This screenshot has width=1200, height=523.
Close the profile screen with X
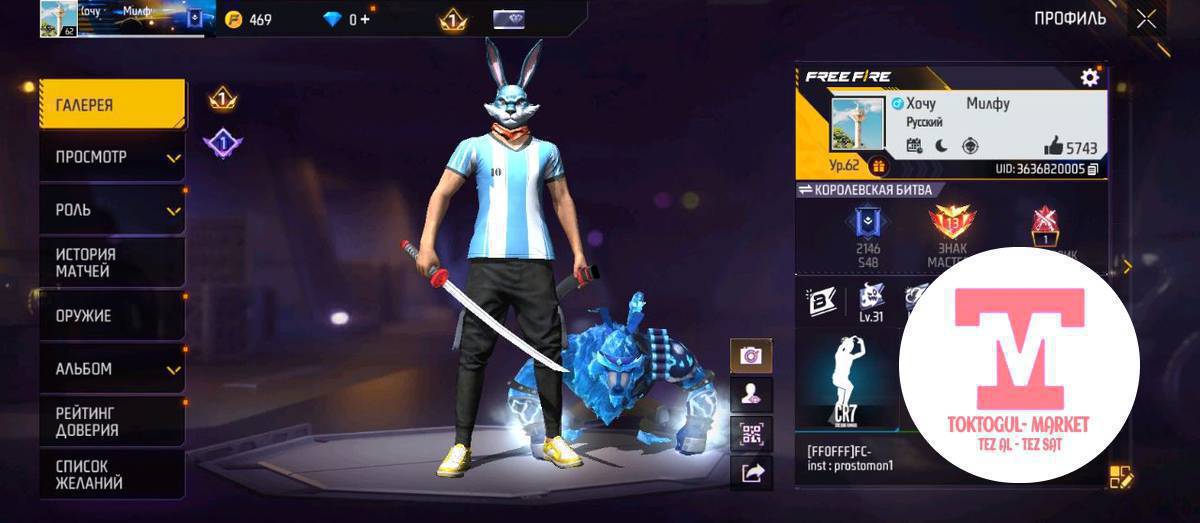1146,19
